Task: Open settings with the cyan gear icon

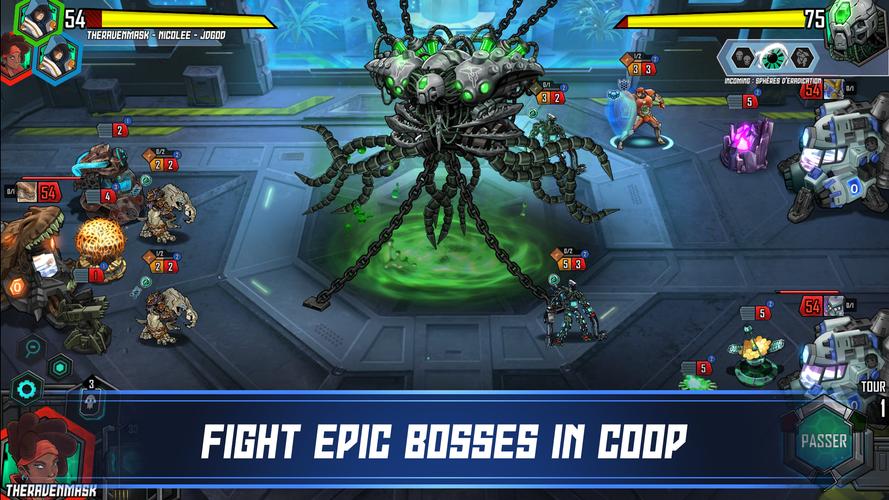Action: pyautogui.click(x=26, y=389)
